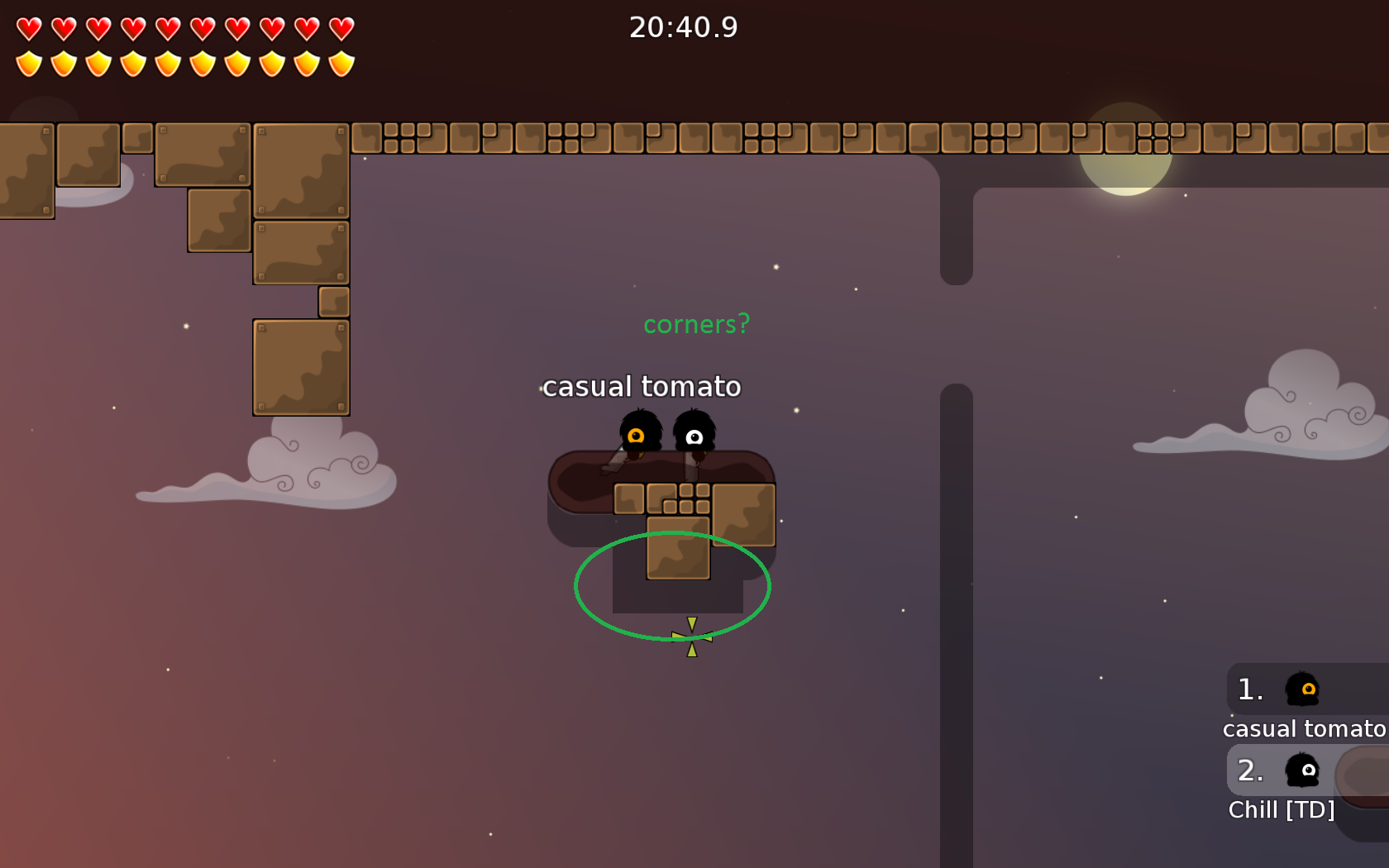The width and height of the screenshot is (1389, 868).
Task: Click the casual tomato nameplate above the tee
Action: (x=641, y=386)
